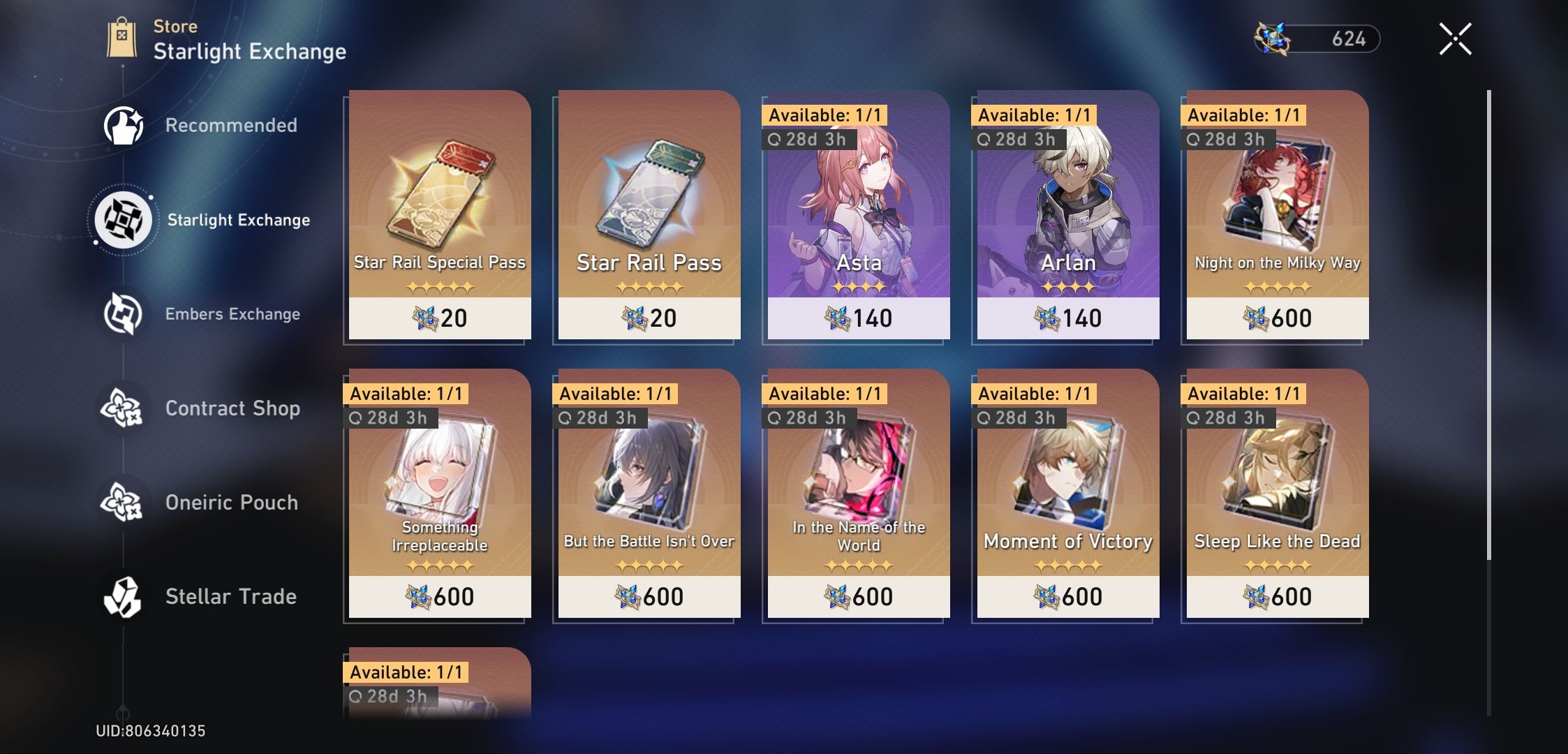Viewport: 1568px width, 754px height.
Task: Select the Contract Shop flower icon
Action: tap(124, 408)
